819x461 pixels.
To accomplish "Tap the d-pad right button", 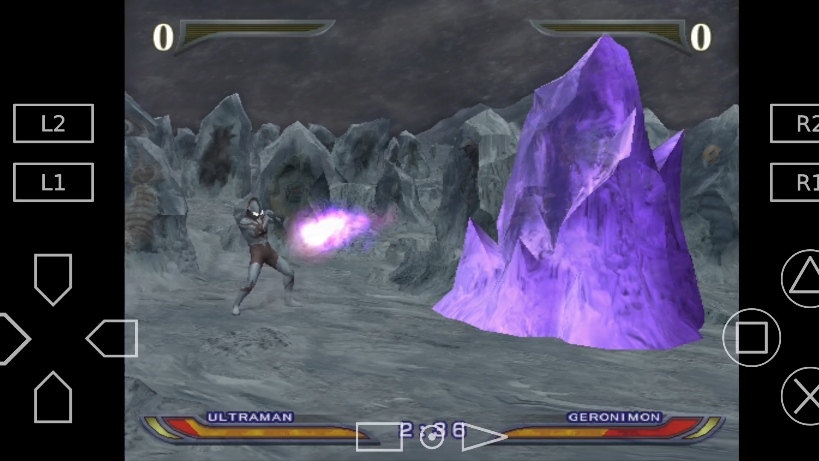I will 112,339.
